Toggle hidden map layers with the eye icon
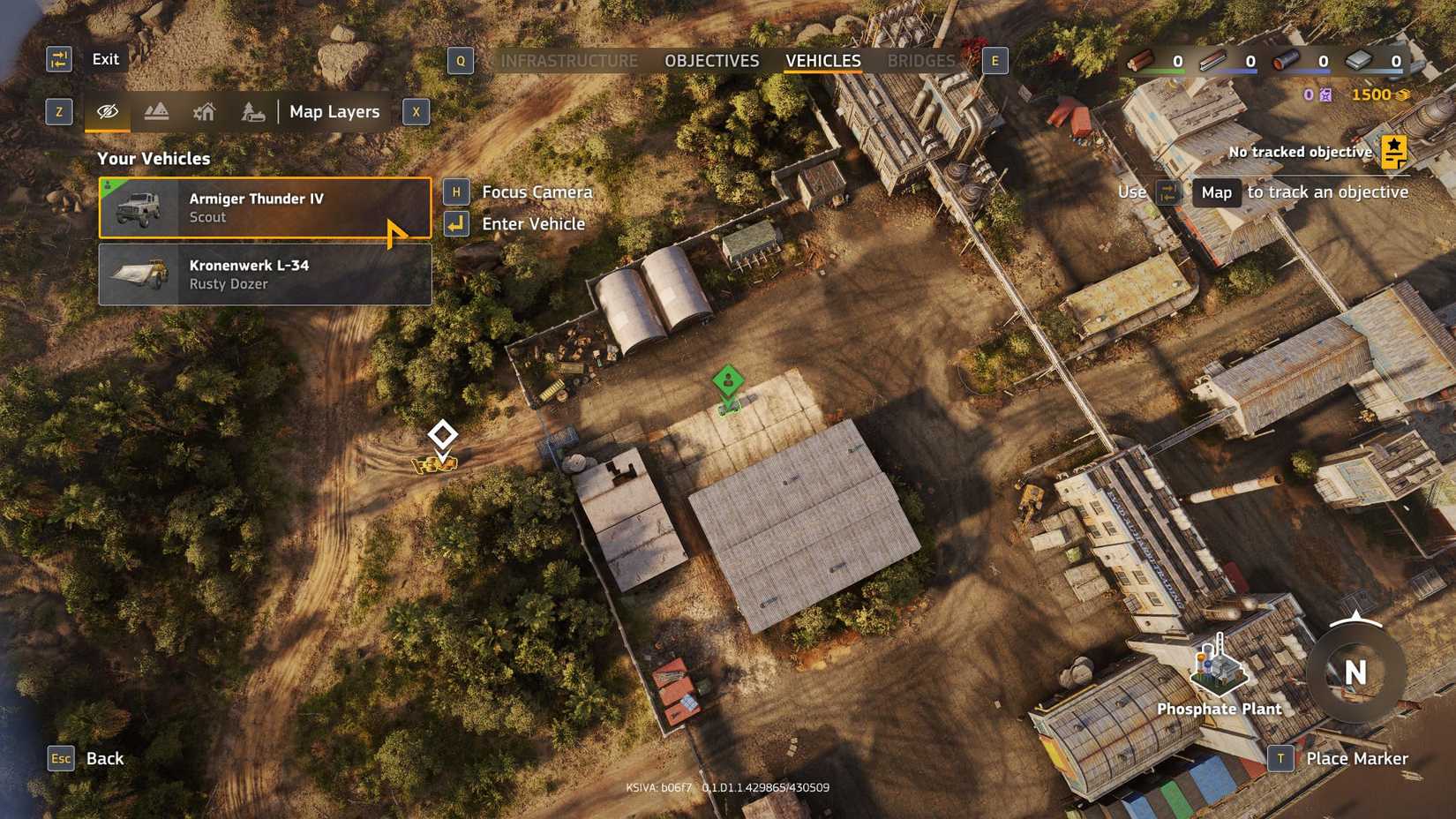 point(106,111)
